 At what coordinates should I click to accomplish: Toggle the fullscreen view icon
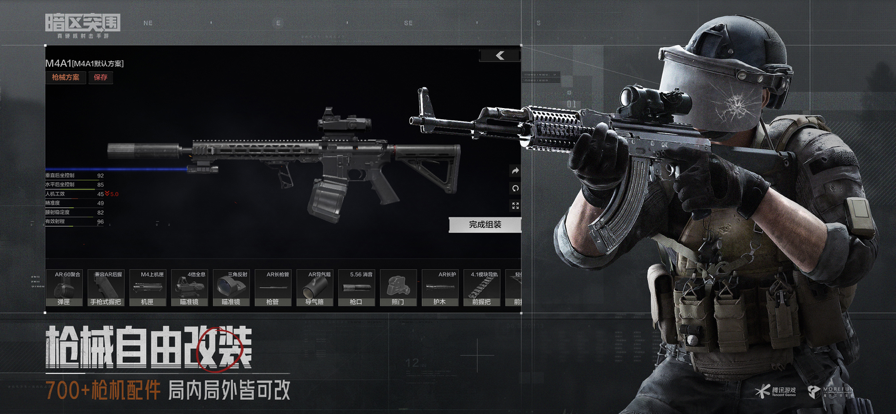(516, 206)
